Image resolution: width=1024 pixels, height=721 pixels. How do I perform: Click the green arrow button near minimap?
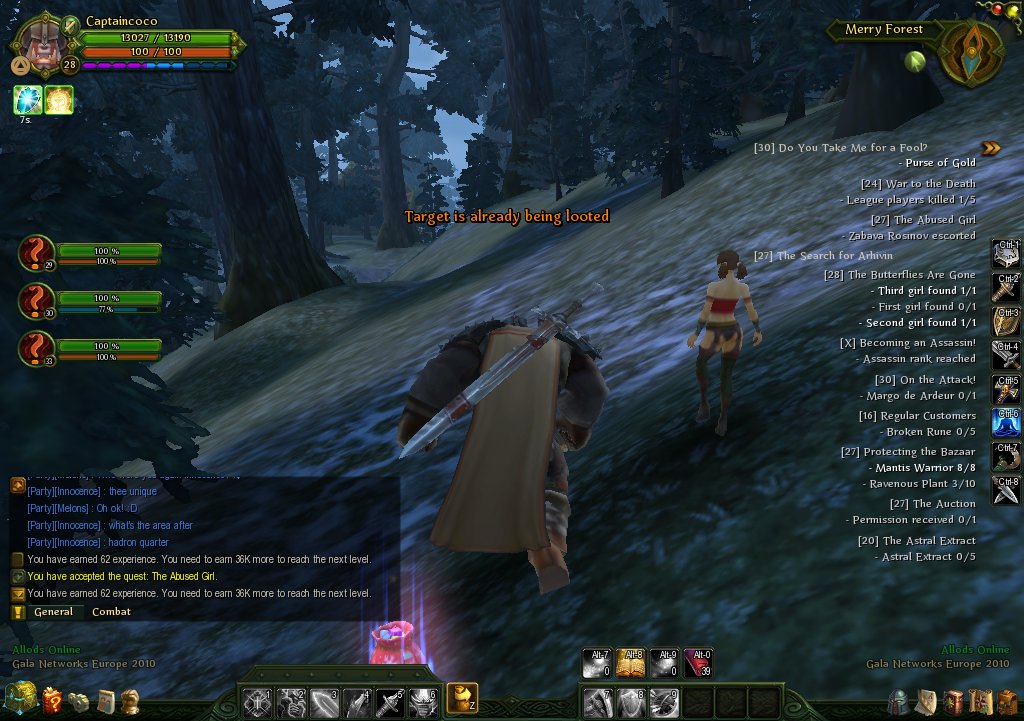(x=912, y=61)
